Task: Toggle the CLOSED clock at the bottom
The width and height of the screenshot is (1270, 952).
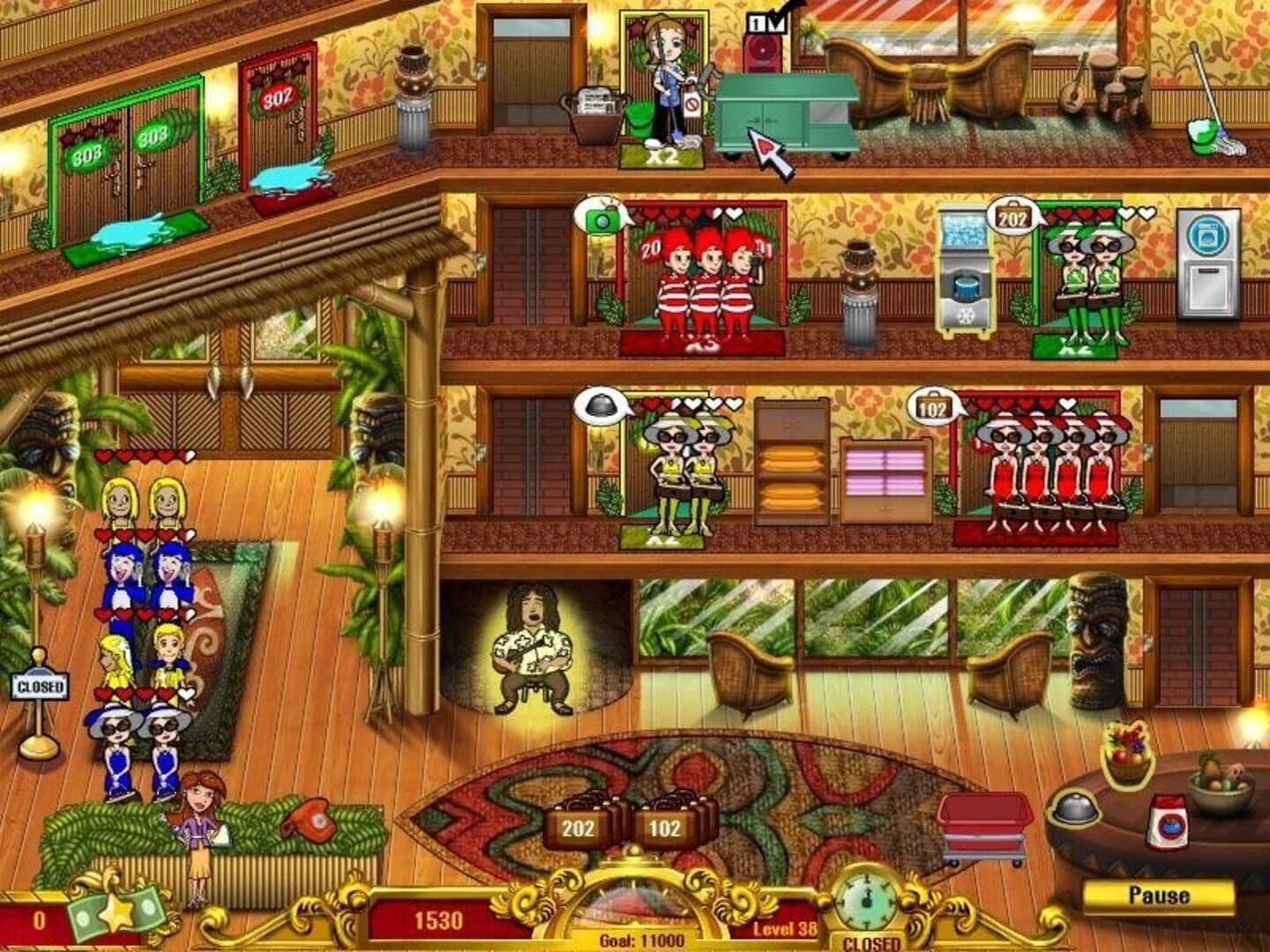Action: click(x=867, y=907)
